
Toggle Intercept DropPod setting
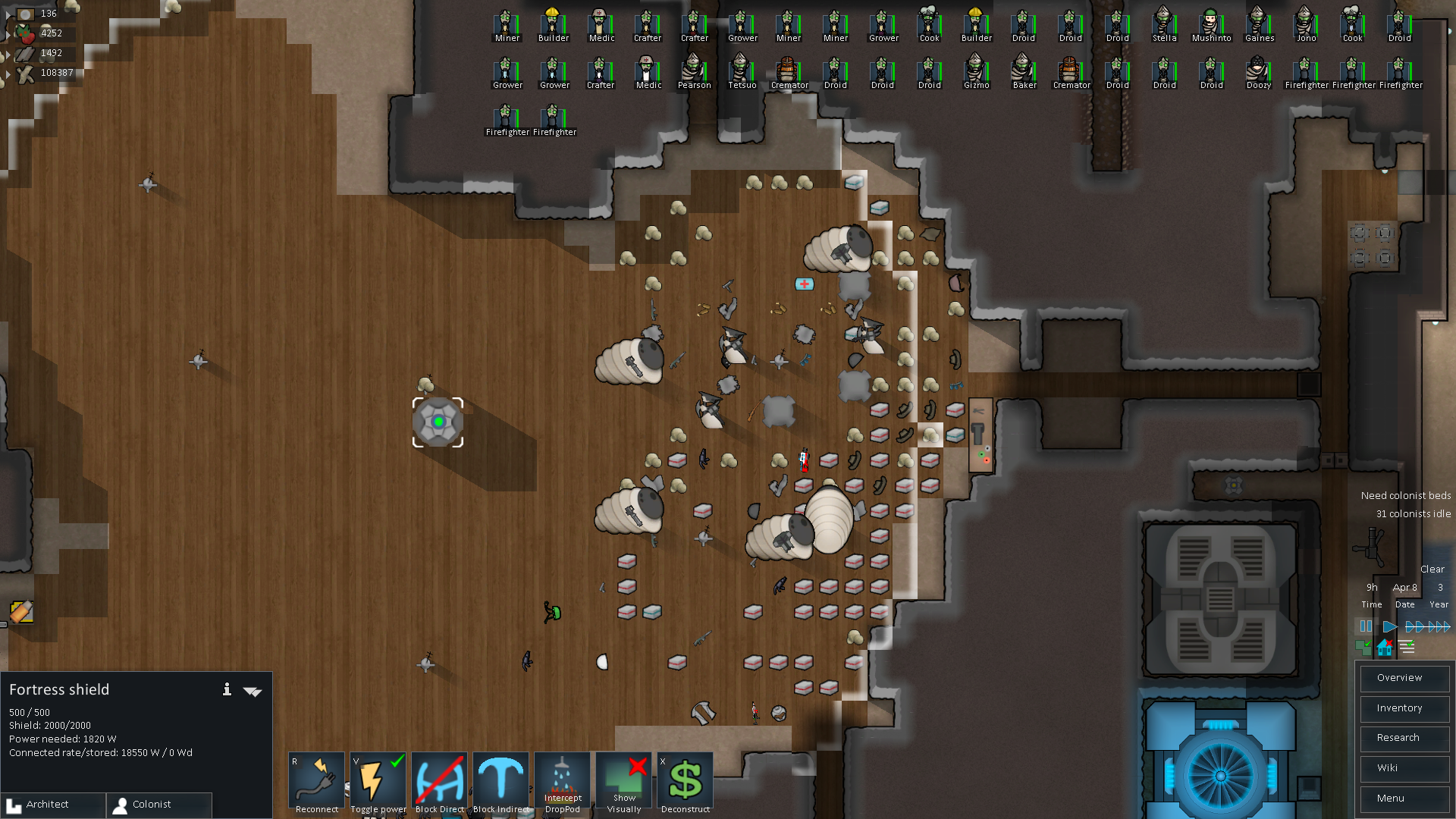click(x=562, y=783)
